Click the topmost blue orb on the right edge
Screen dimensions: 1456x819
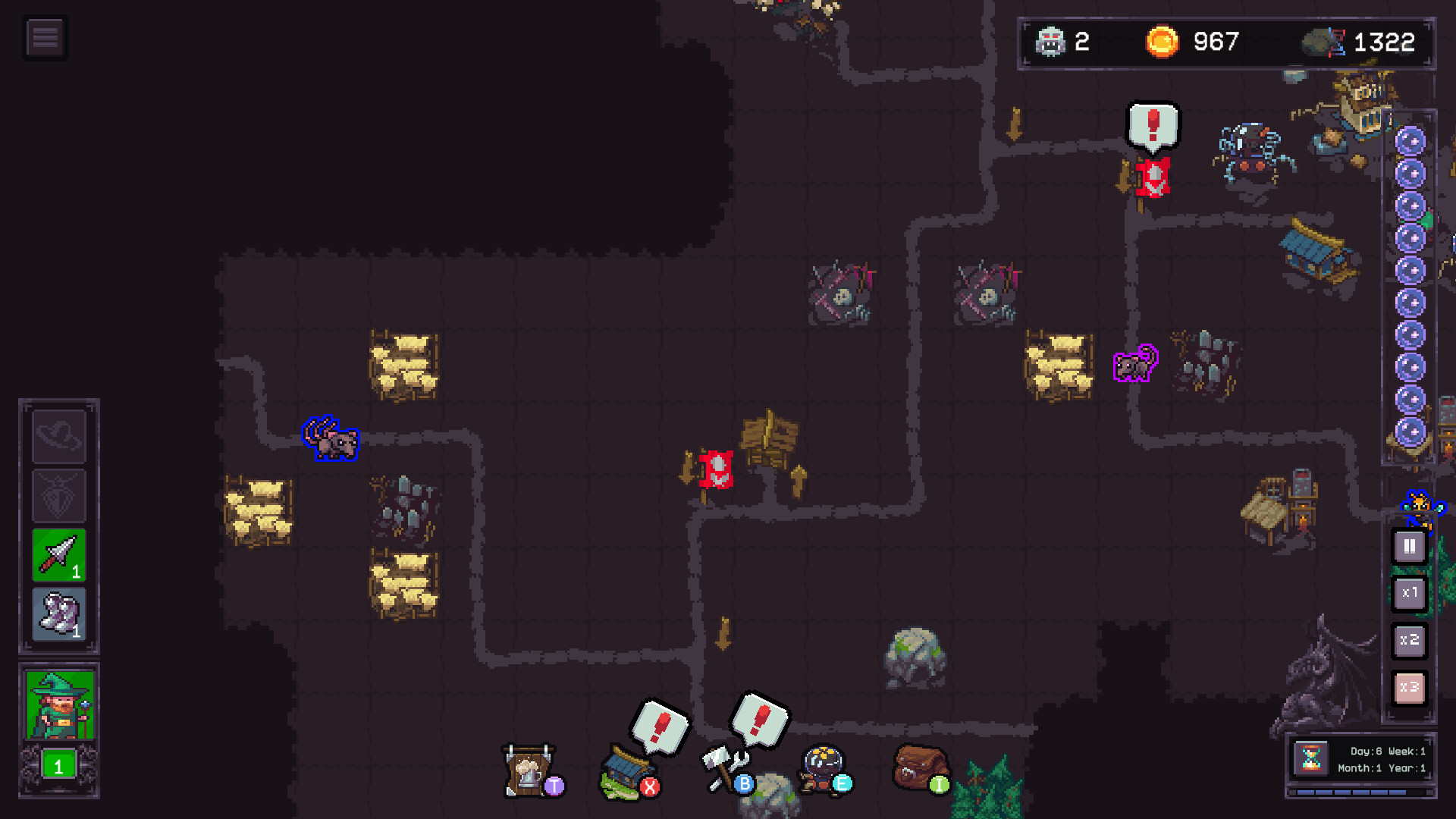(1411, 140)
